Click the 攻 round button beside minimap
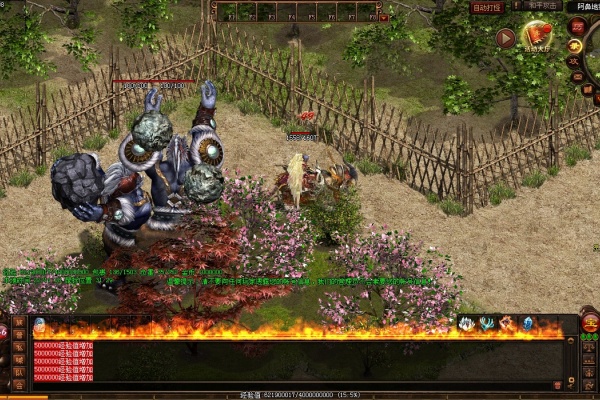Screen dimensions: 600x400 (x=575, y=61)
